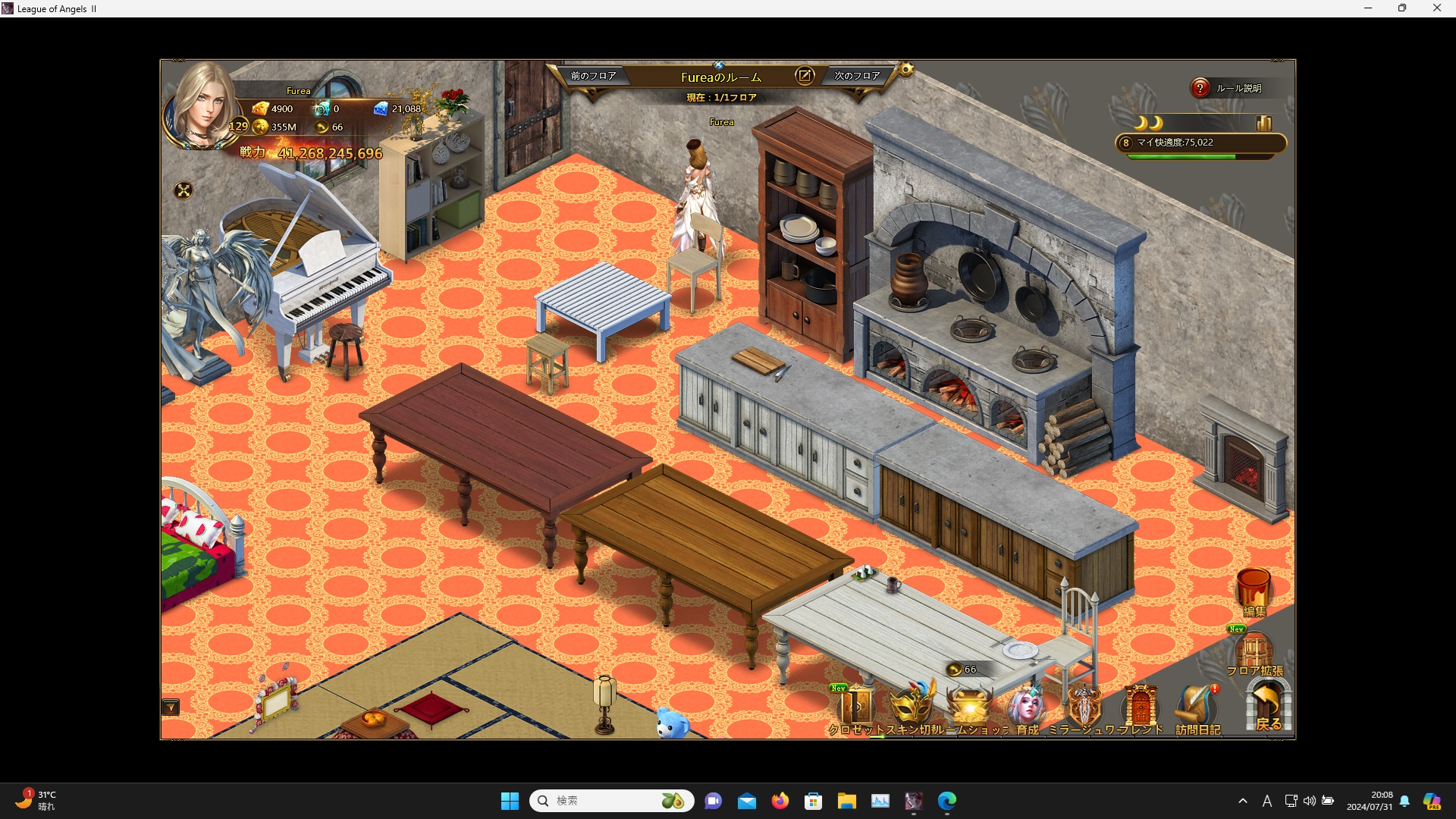Toggle the crossed-arrows fullscreen button
This screenshot has width=1456, height=819.
click(x=184, y=190)
